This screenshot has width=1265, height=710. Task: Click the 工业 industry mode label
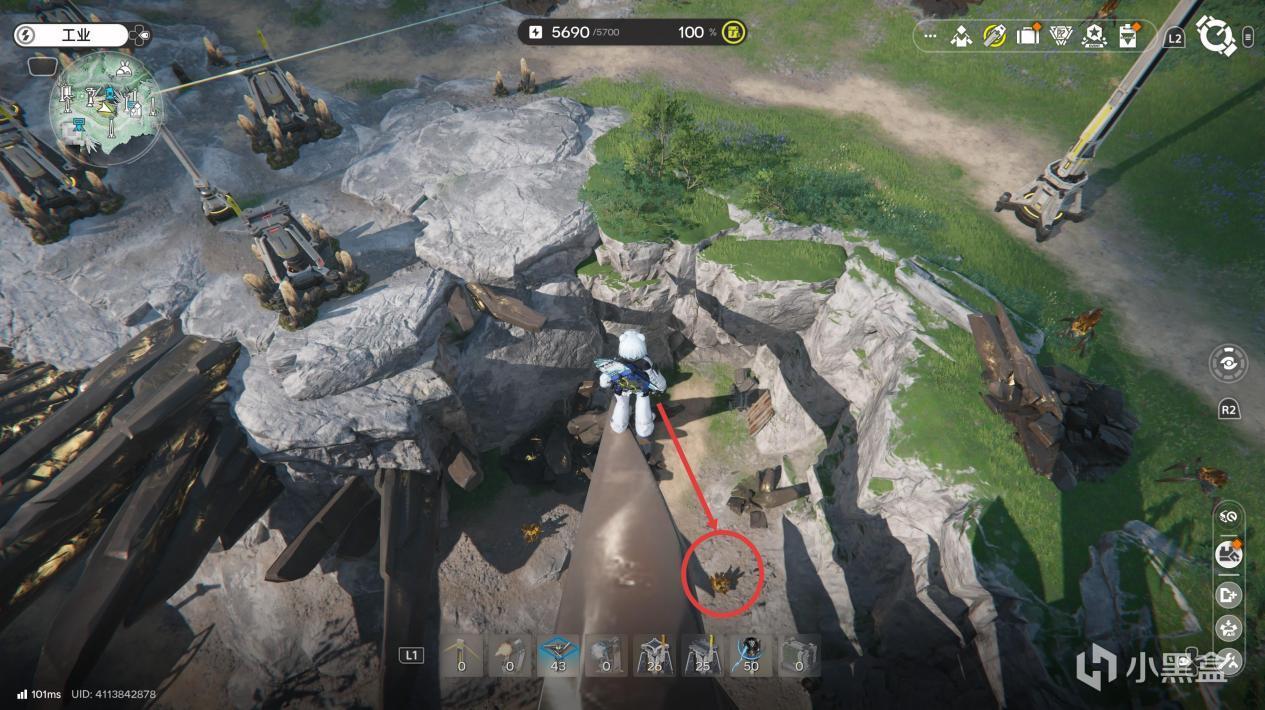point(75,36)
